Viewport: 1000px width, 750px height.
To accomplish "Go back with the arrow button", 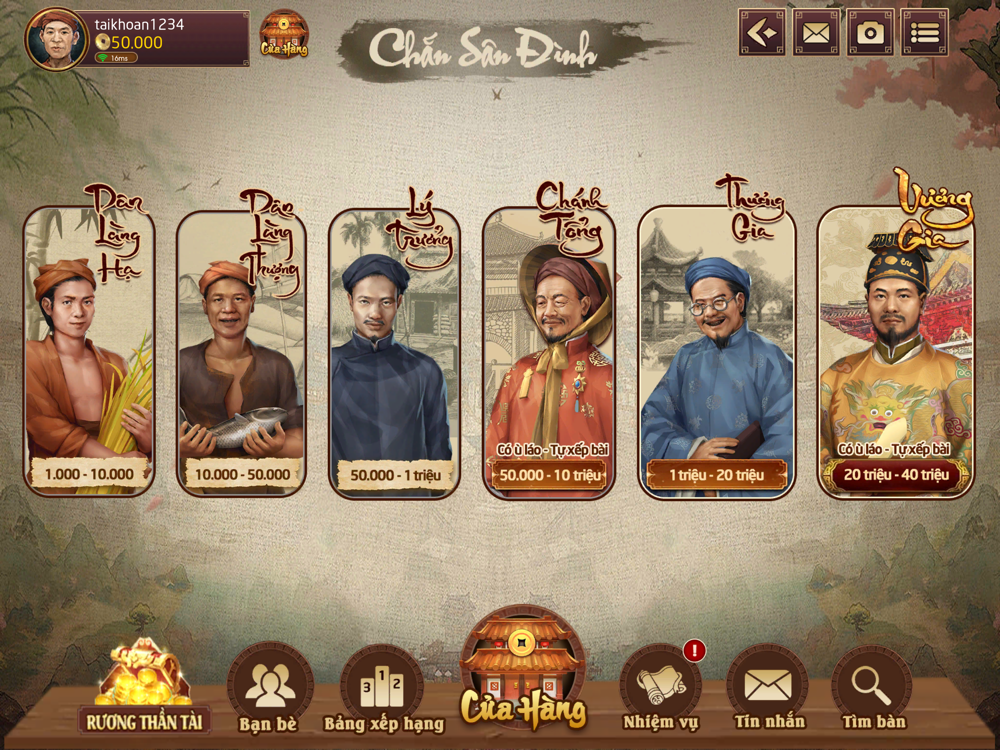I will [762, 33].
